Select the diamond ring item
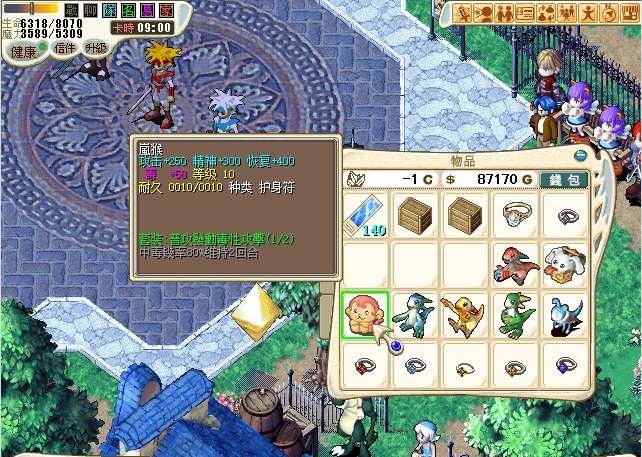 click(x=514, y=214)
